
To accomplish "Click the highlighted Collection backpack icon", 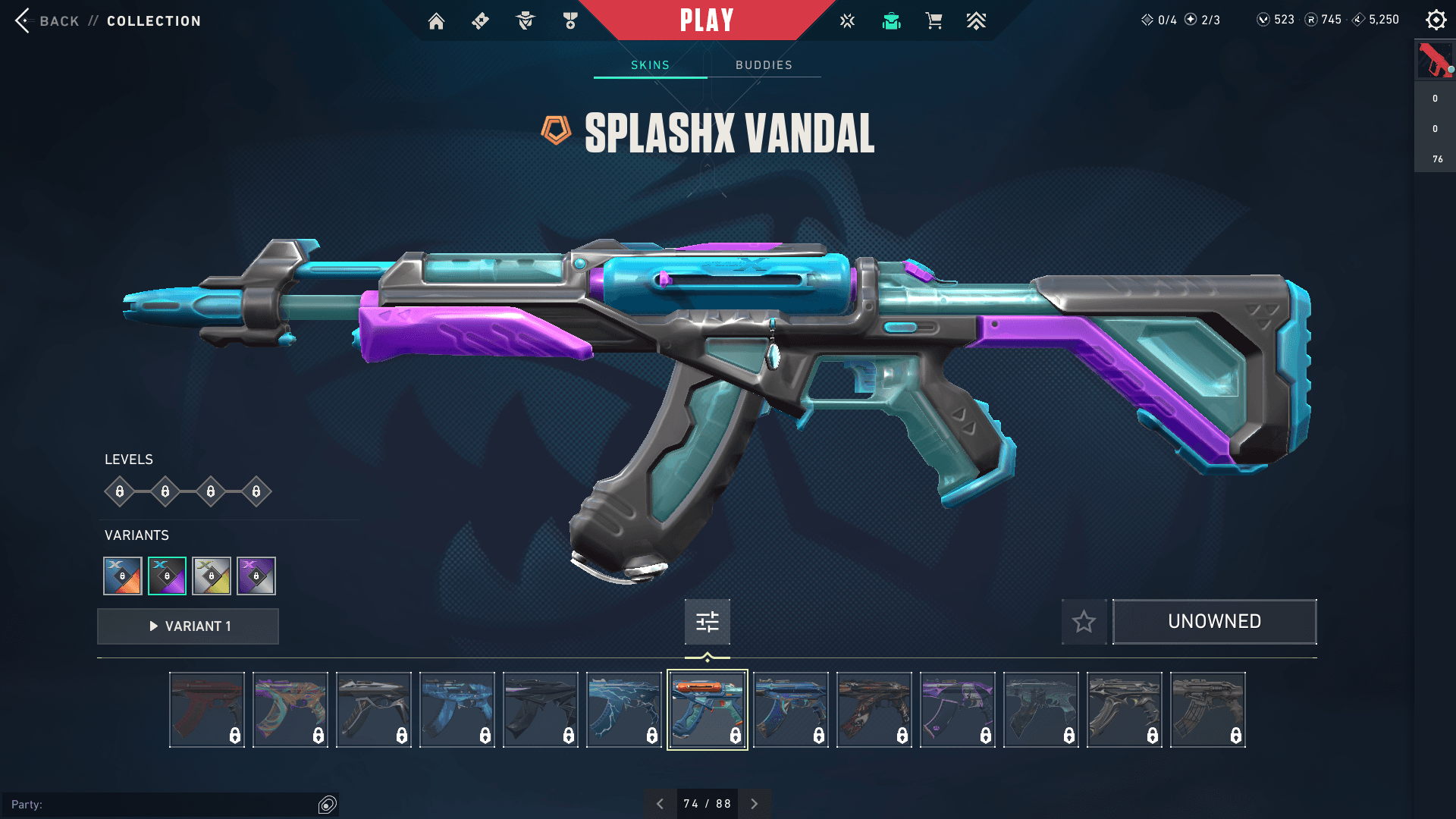I will [891, 20].
